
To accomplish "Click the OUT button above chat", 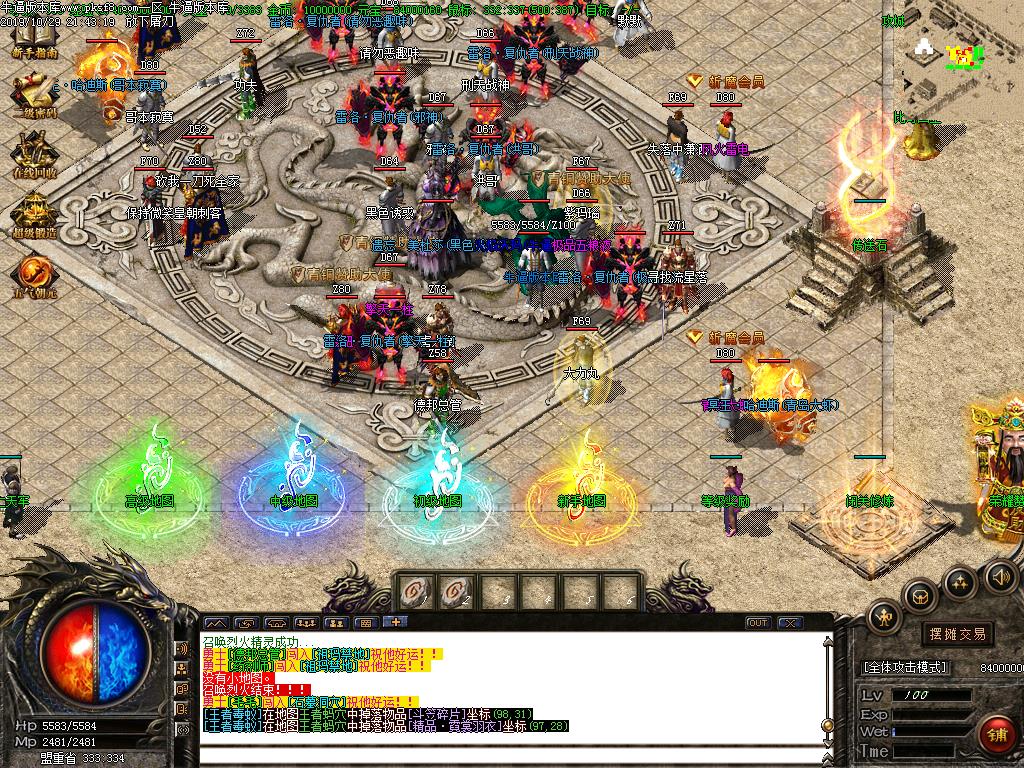I will coord(758,623).
